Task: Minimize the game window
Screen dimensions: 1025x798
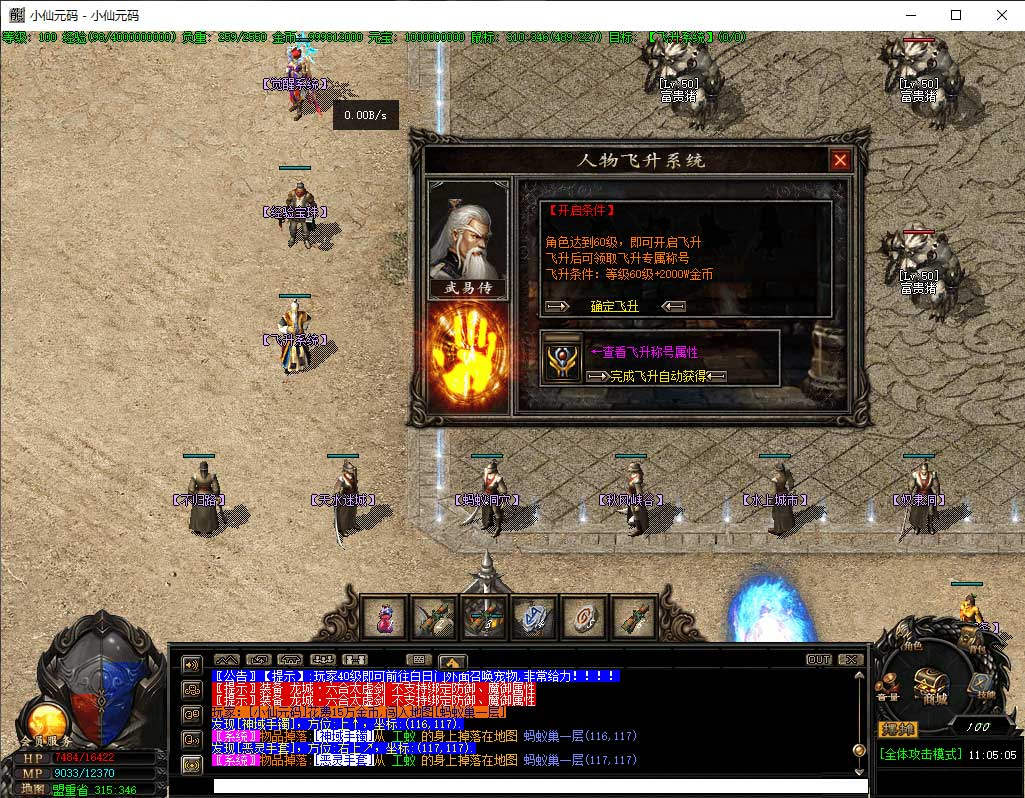Action: (x=910, y=15)
